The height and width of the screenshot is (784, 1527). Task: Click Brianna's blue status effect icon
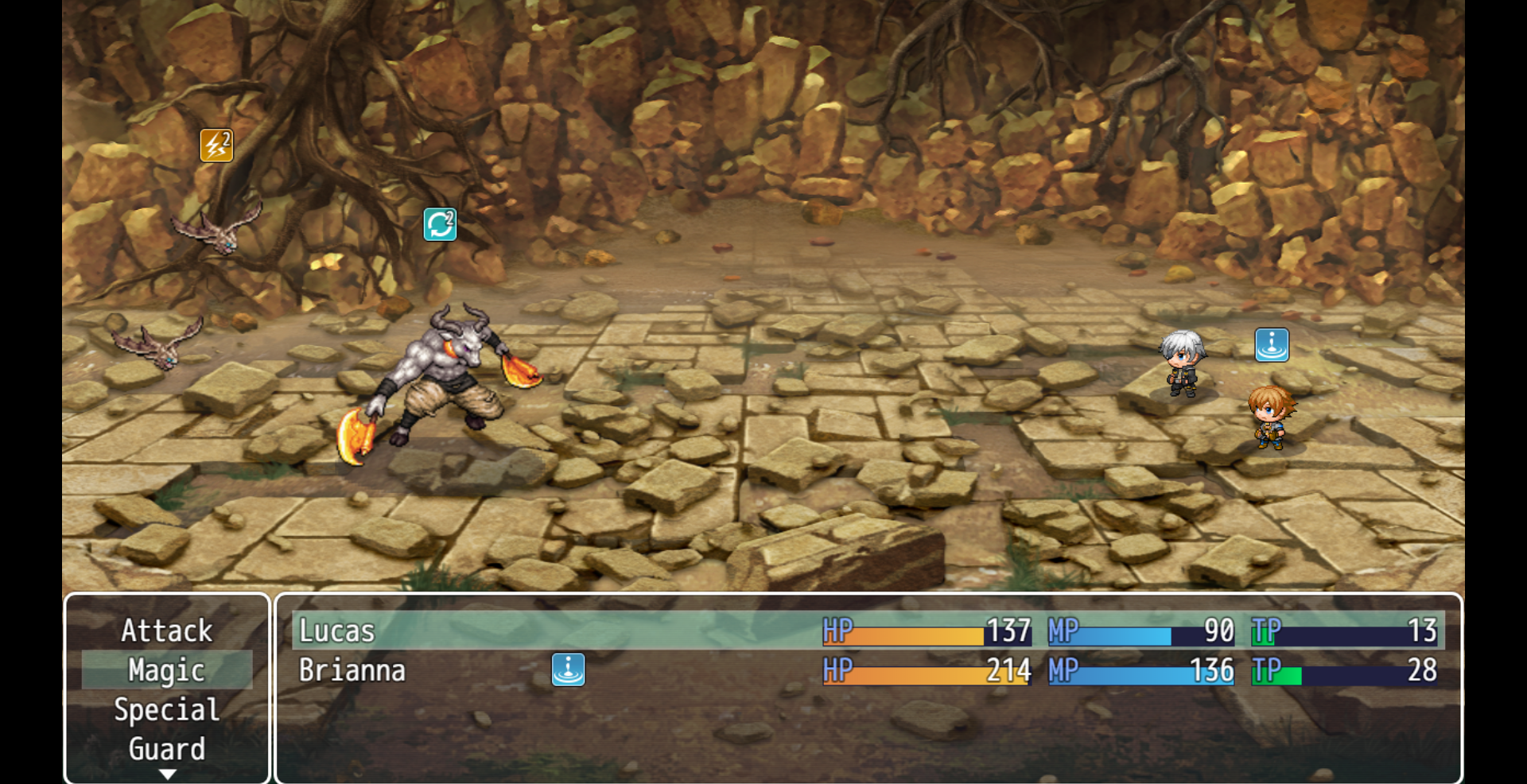568,670
